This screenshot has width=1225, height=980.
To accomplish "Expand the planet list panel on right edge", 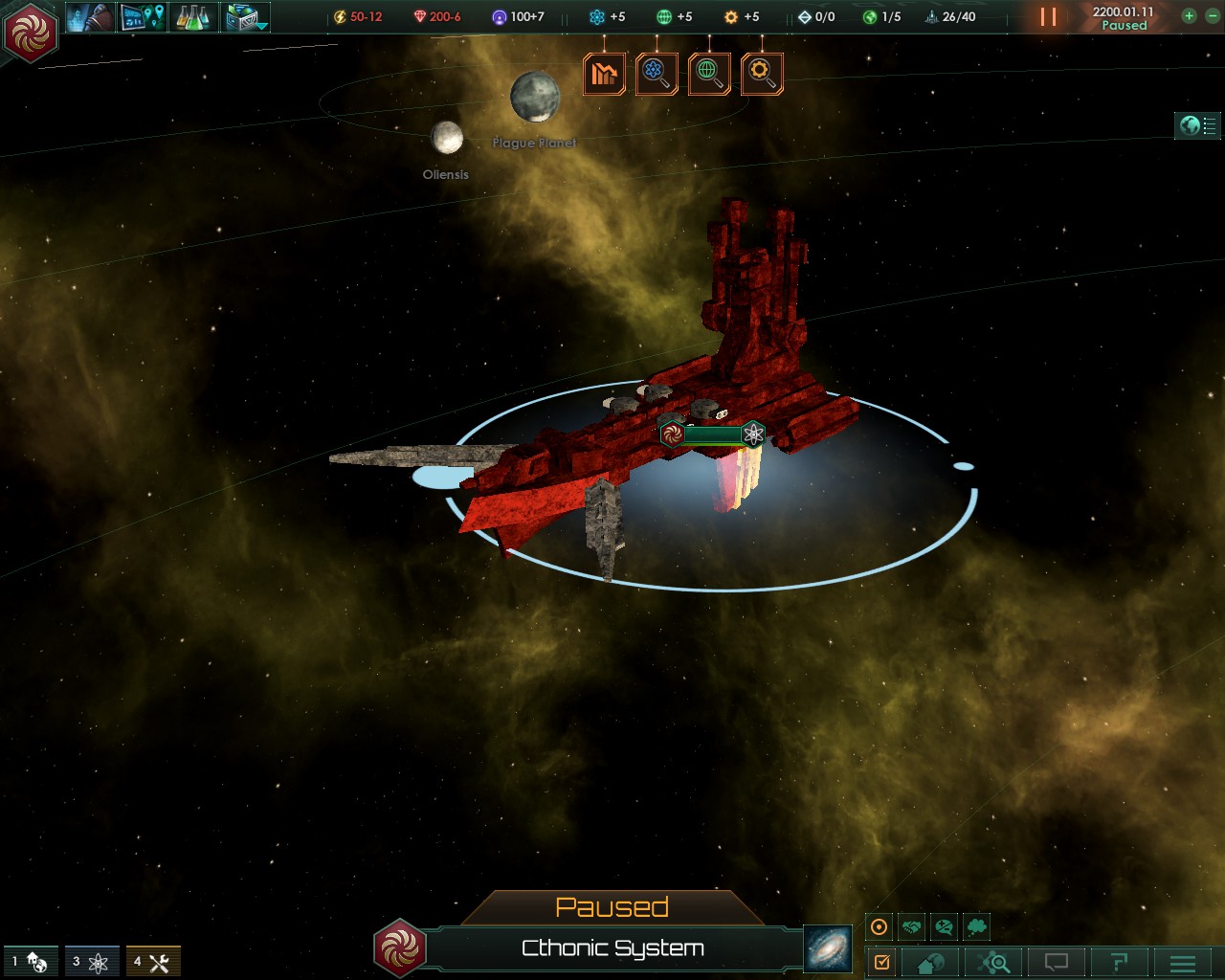I will pos(1195,125).
